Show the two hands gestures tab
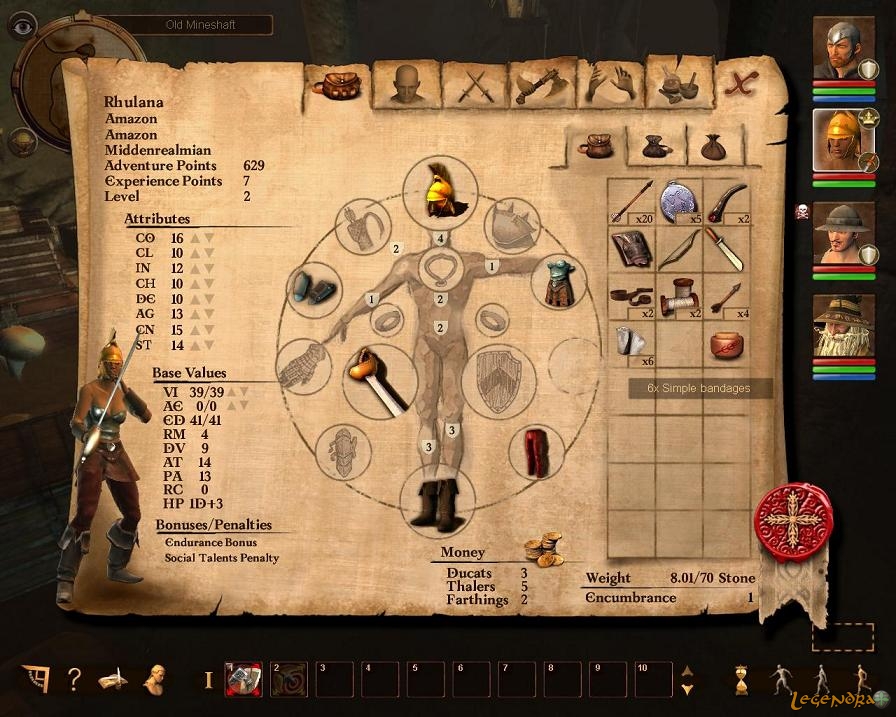This screenshot has height=717, width=896. (x=609, y=84)
